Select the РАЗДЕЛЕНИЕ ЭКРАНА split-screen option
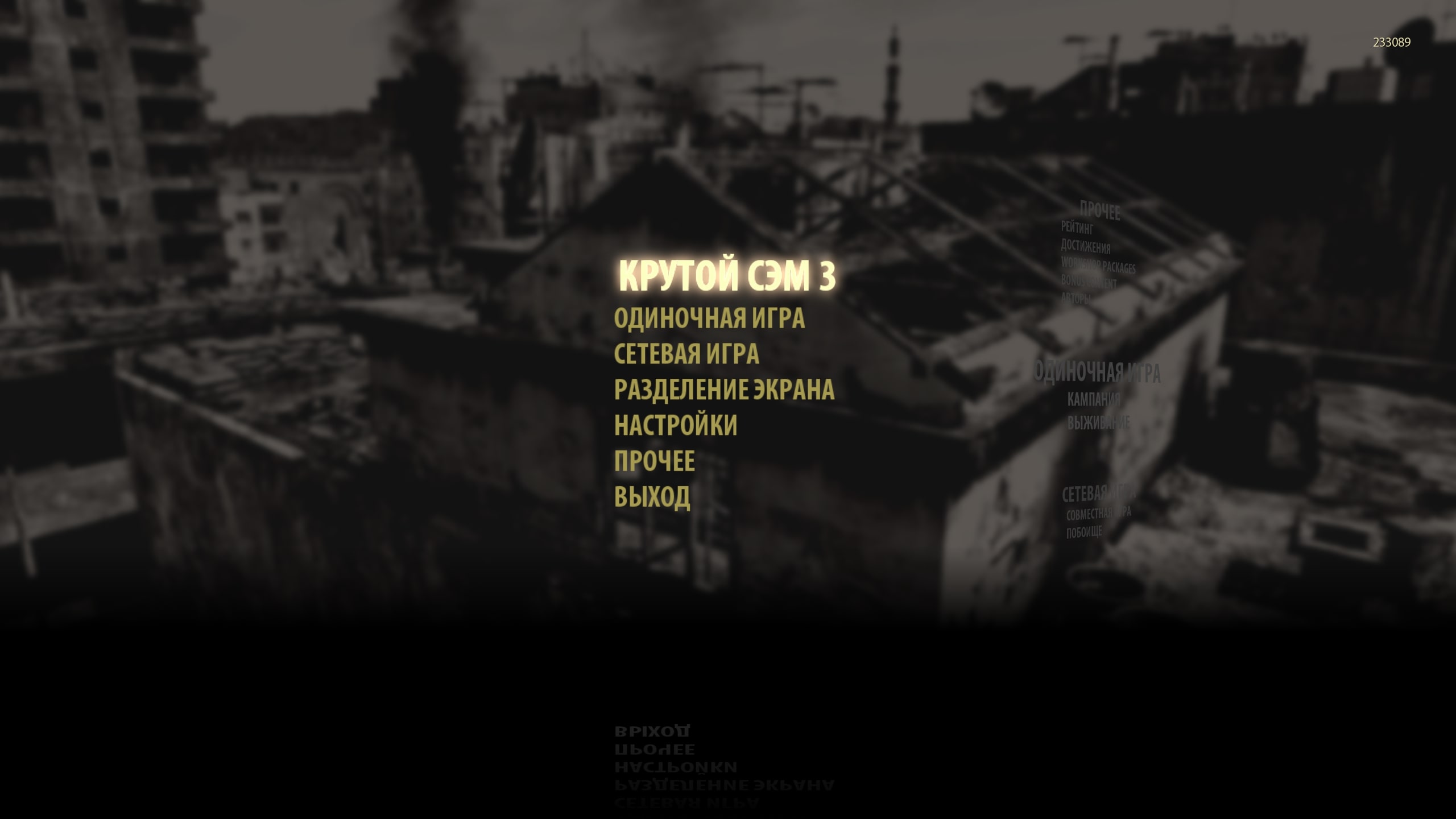1456x819 pixels. pos(724,390)
